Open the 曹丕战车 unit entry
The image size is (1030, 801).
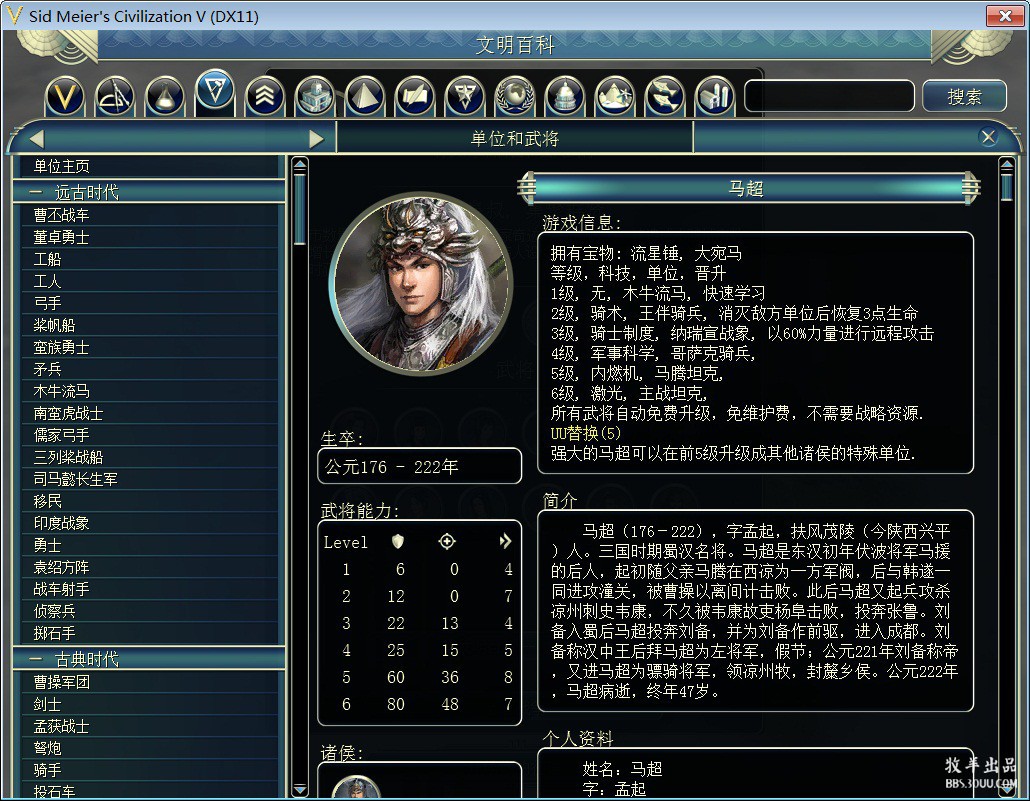coord(62,215)
